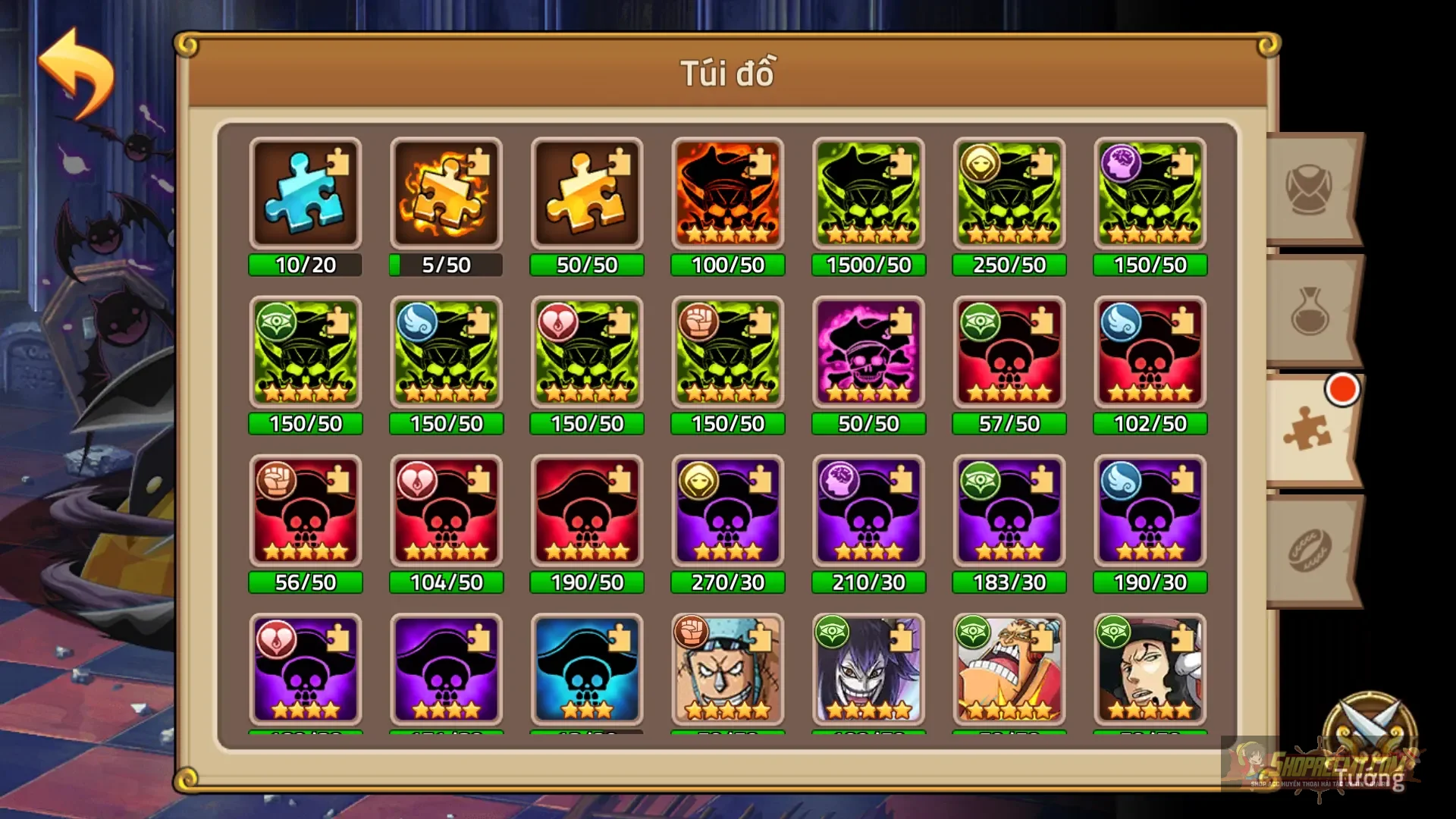This screenshot has height=819, width=1456.
Task: Select the purple brain-badge fragment labeled 150/50
Action: pos(1150,193)
